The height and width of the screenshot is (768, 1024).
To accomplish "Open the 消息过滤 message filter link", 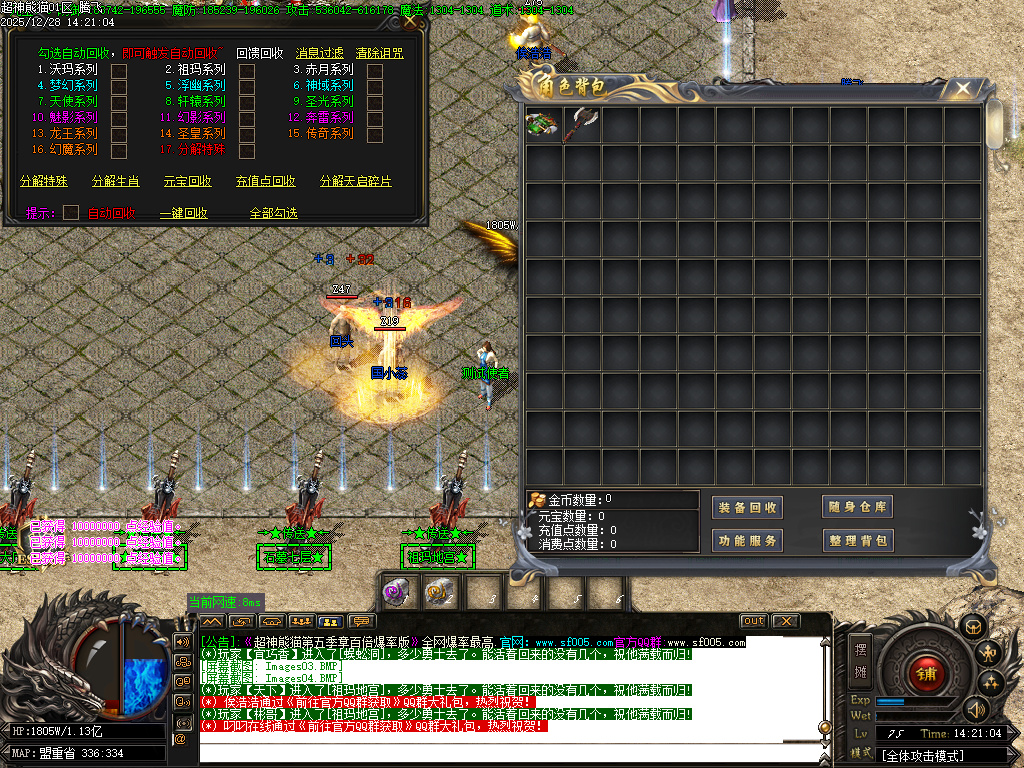I will [319, 53].
